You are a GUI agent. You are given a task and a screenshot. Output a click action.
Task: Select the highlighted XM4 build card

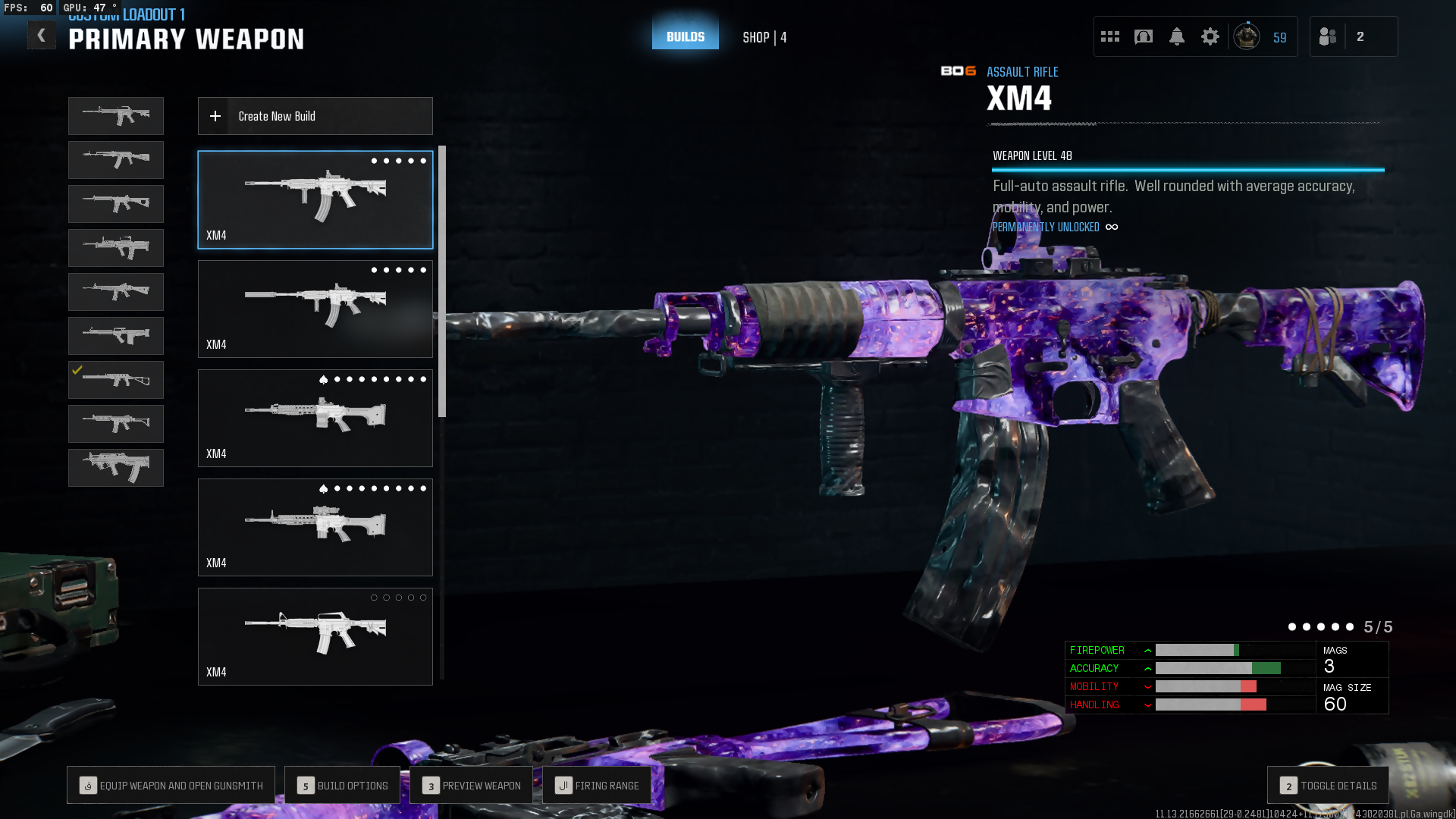click(x=315, y=199)
